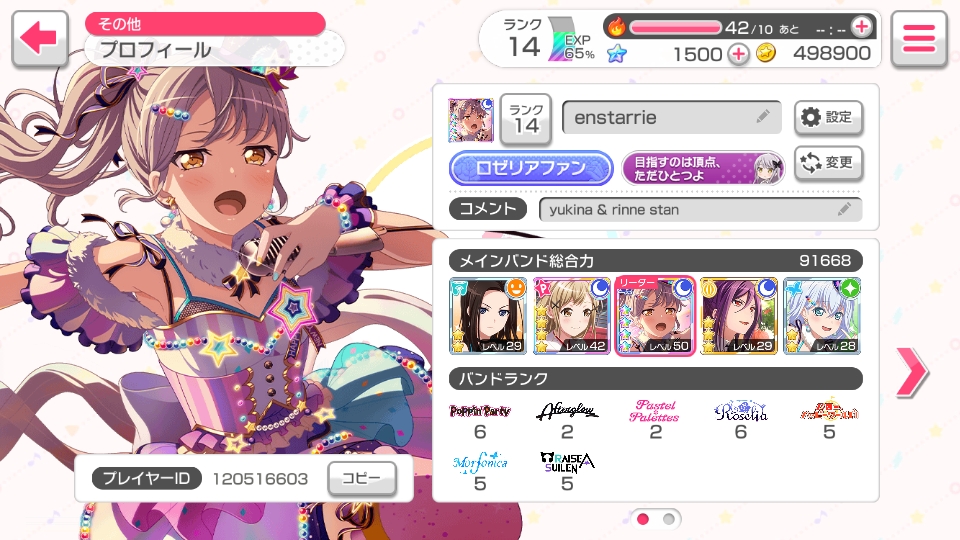Select the level 50 leader card
Screen dimensions: 960x540
pos(656,316)
